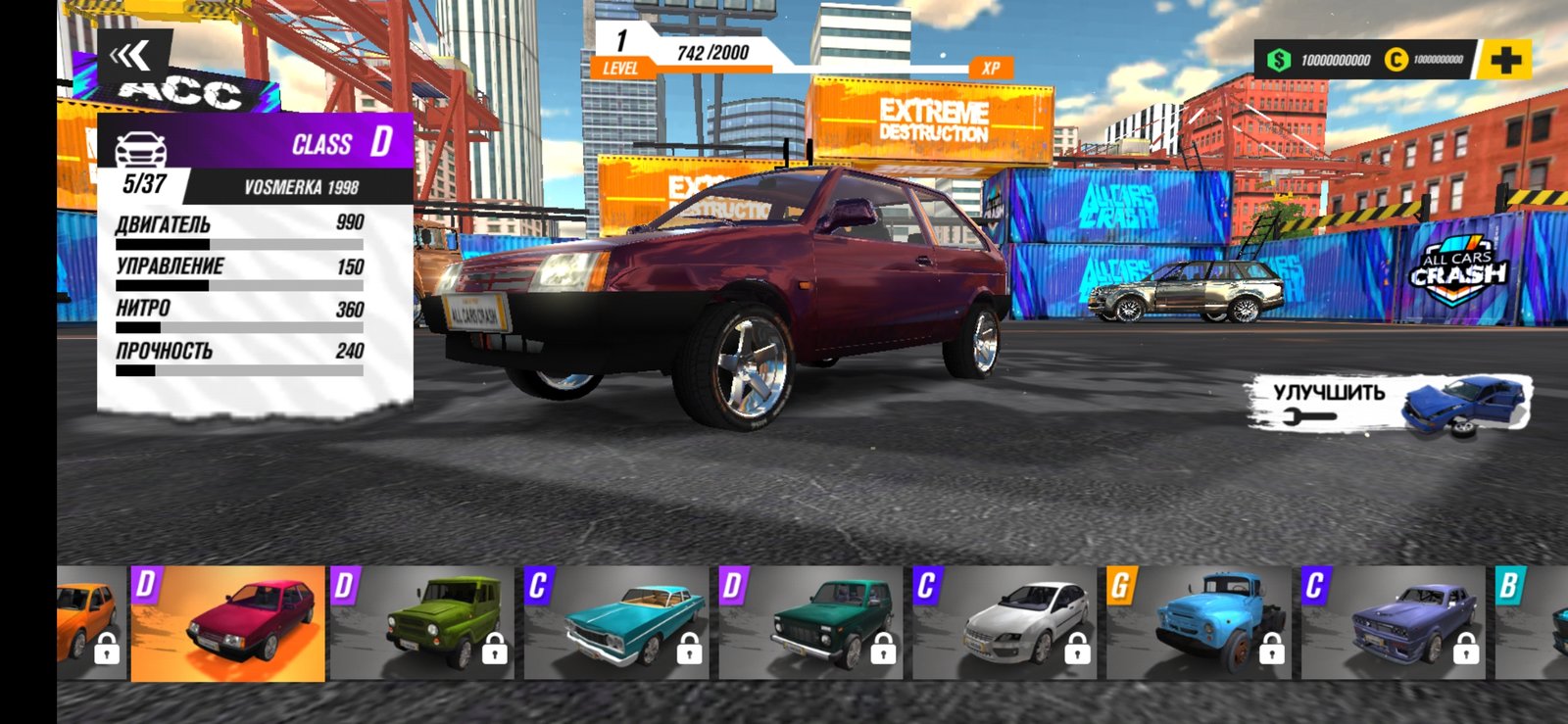
Task: Open the УЛУЧШИТЬ upgrade menu
Action: click(x=1389, y=403)
